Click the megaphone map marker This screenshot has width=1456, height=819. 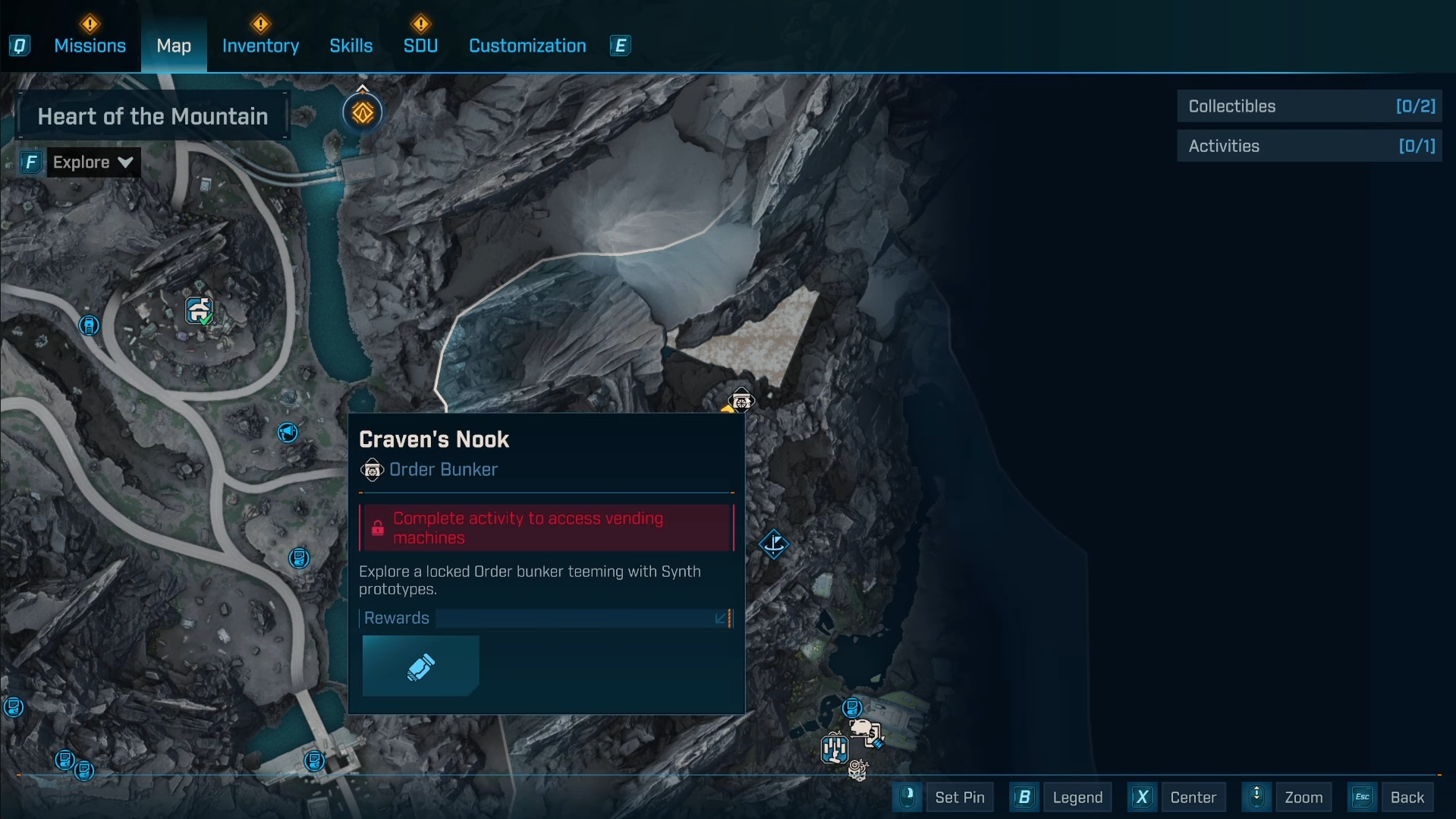[288, 433]
